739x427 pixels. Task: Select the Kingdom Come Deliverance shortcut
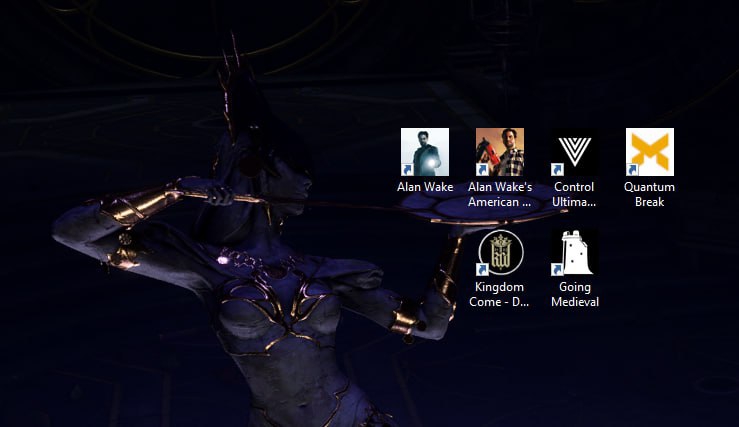pos(500,254)
